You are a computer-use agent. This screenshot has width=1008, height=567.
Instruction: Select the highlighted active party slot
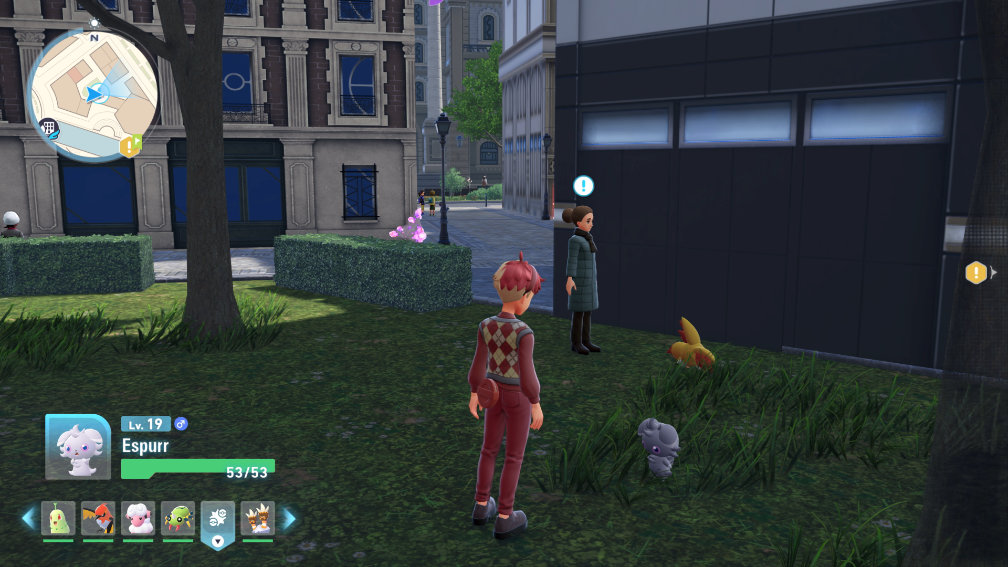pos(218,520)
